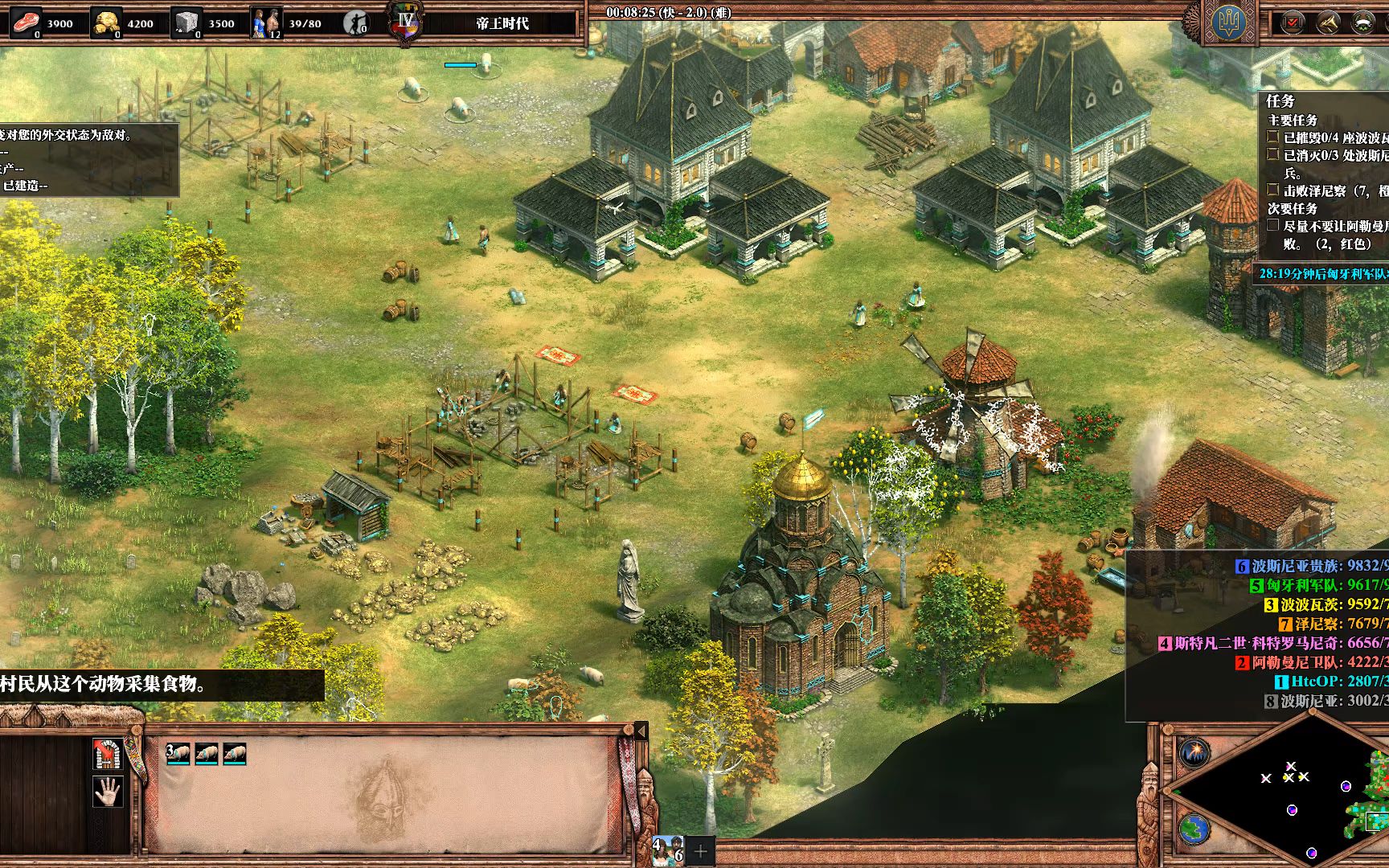The height and width of the screenshot is (868, 1389).
Task: Open the golden horn chat button
Action: [1328, 23]
